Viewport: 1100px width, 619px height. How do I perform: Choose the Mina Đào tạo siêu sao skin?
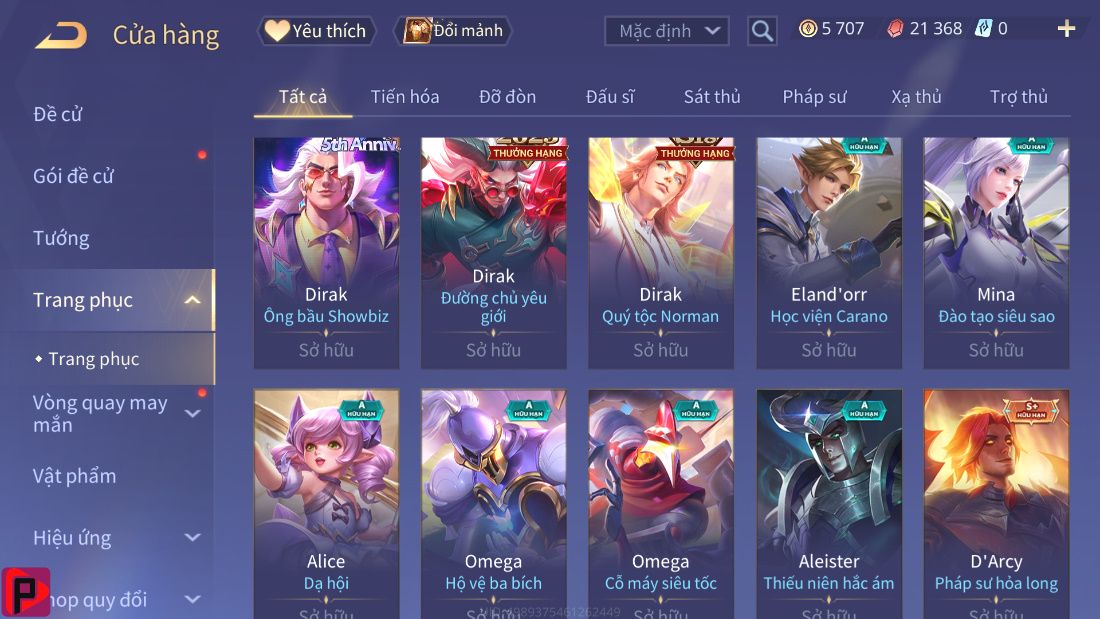pos(996,252)
